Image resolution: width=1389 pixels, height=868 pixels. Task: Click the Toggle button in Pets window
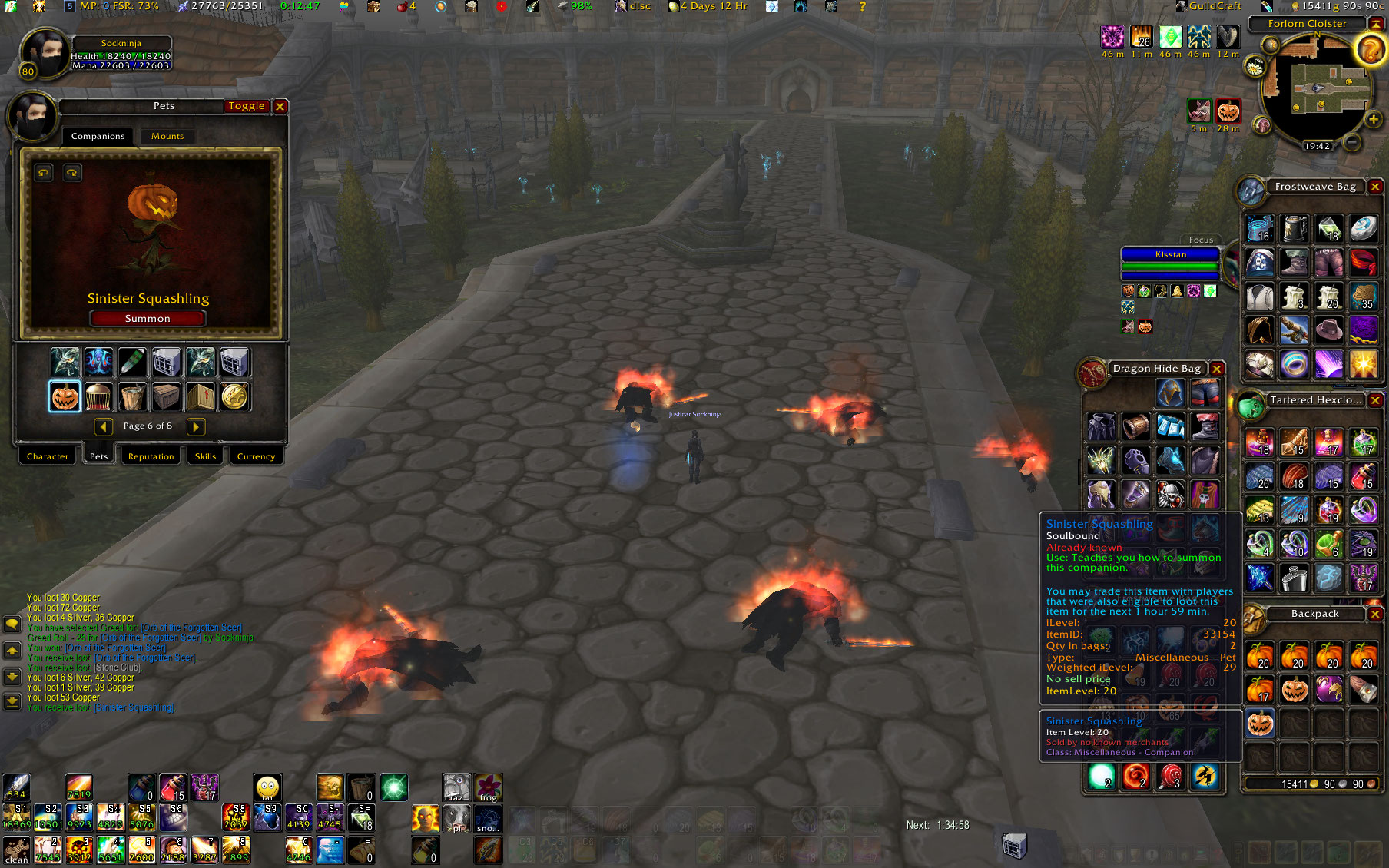[x=246, y=106]
